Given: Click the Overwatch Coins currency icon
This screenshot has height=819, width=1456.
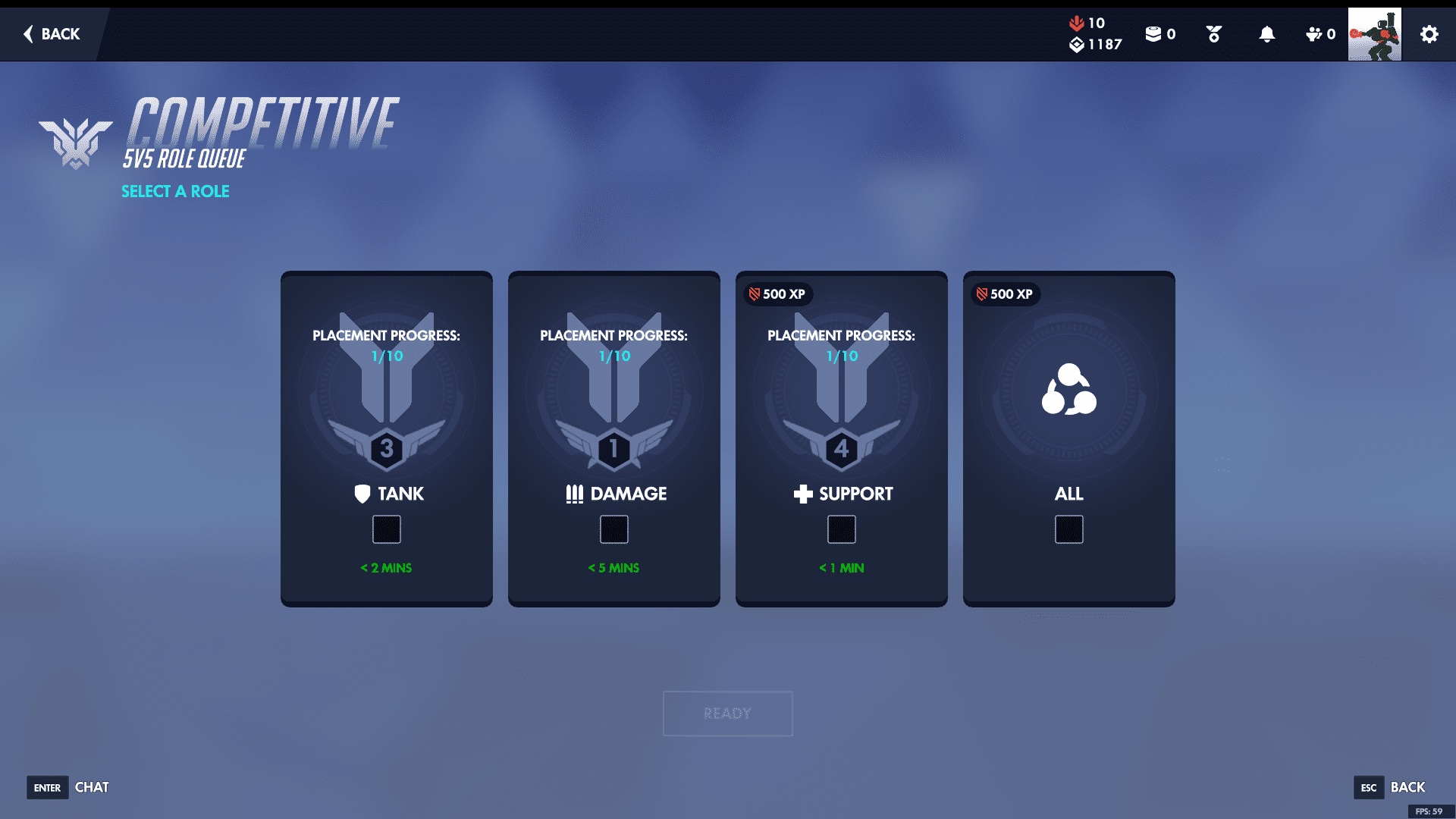Looking at the screenshot, I should coord(1154,33).
